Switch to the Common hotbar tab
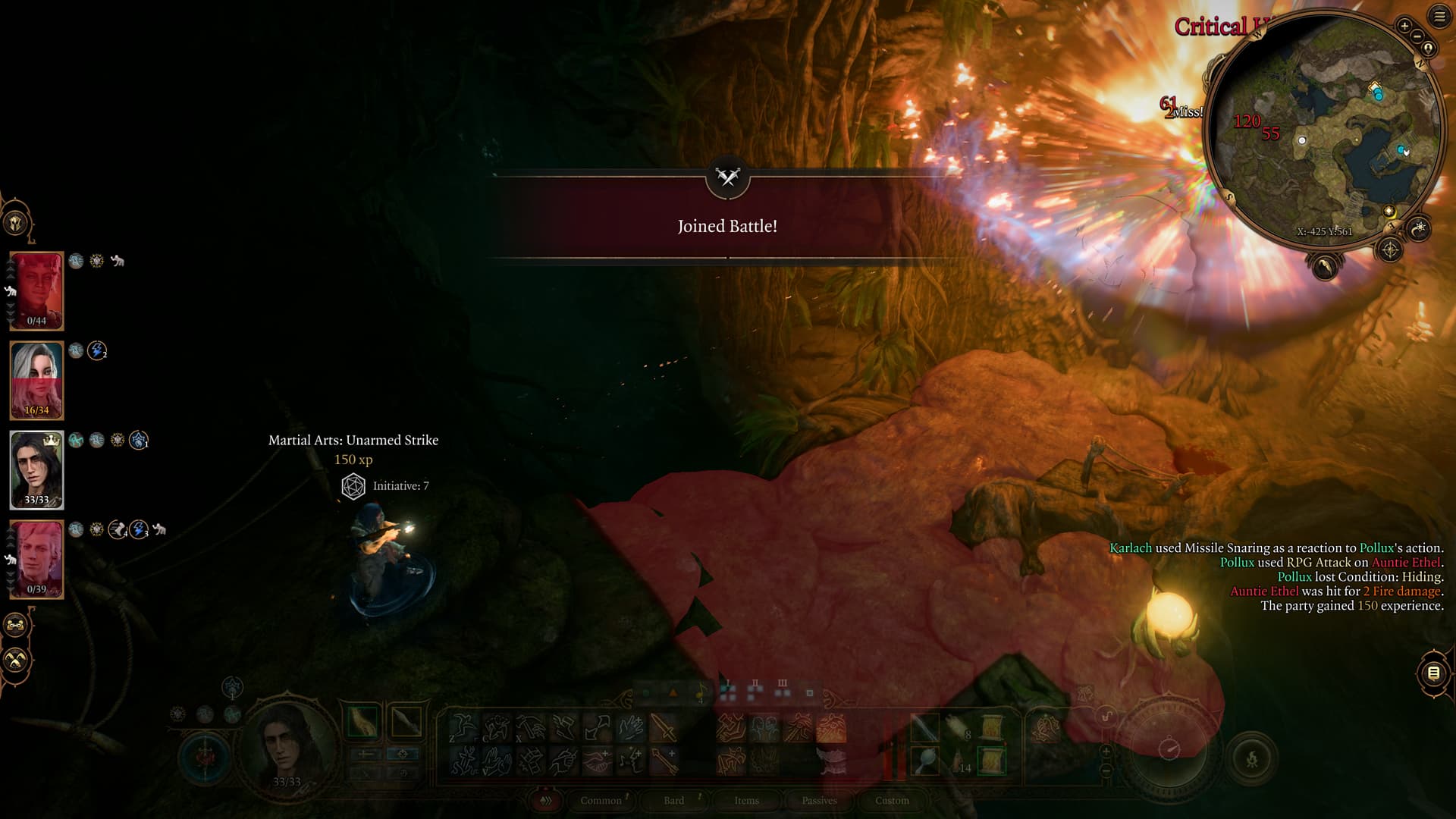 (601, 800)
